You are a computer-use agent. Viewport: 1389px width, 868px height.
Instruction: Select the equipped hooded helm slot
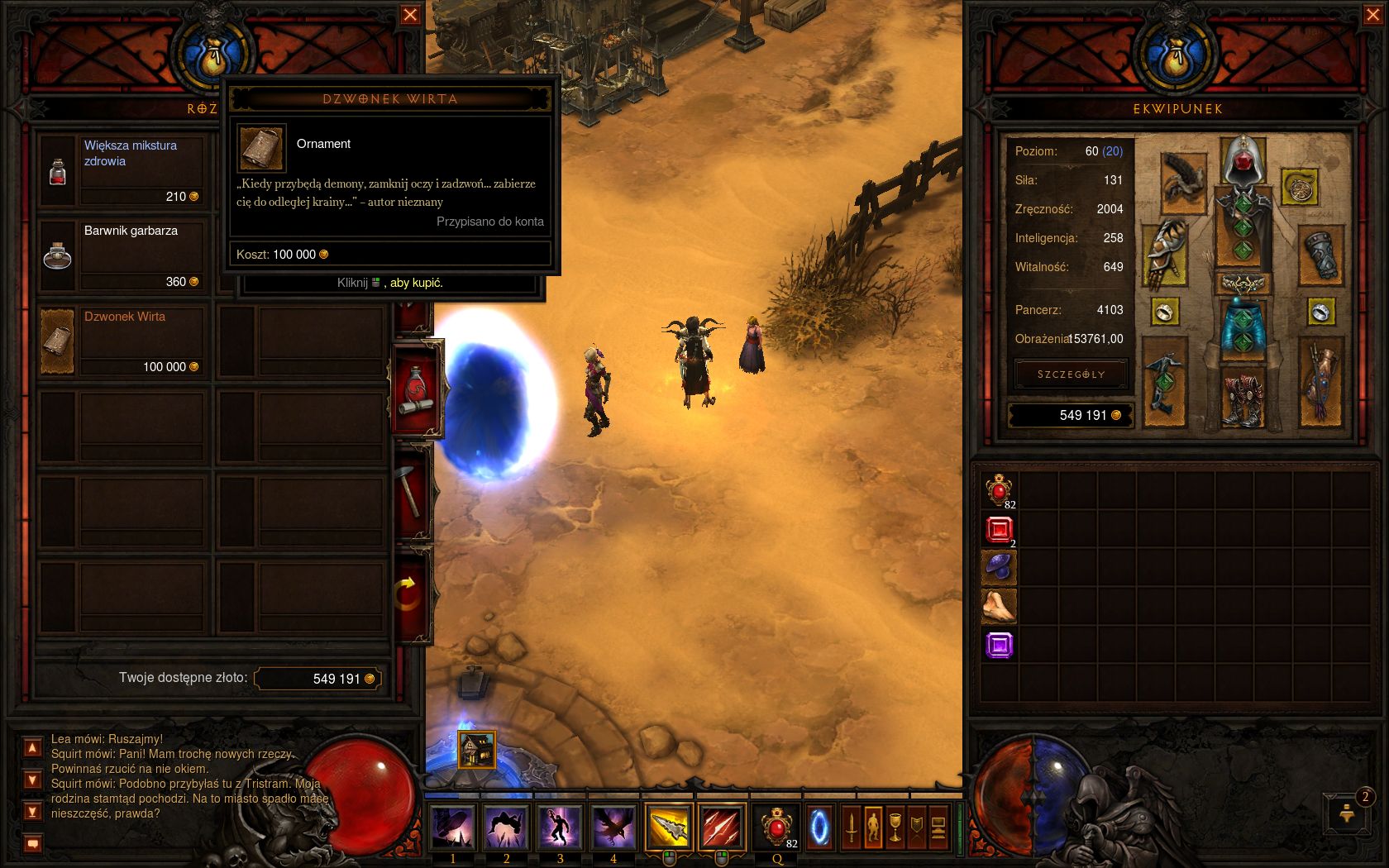click(1242, 160)
